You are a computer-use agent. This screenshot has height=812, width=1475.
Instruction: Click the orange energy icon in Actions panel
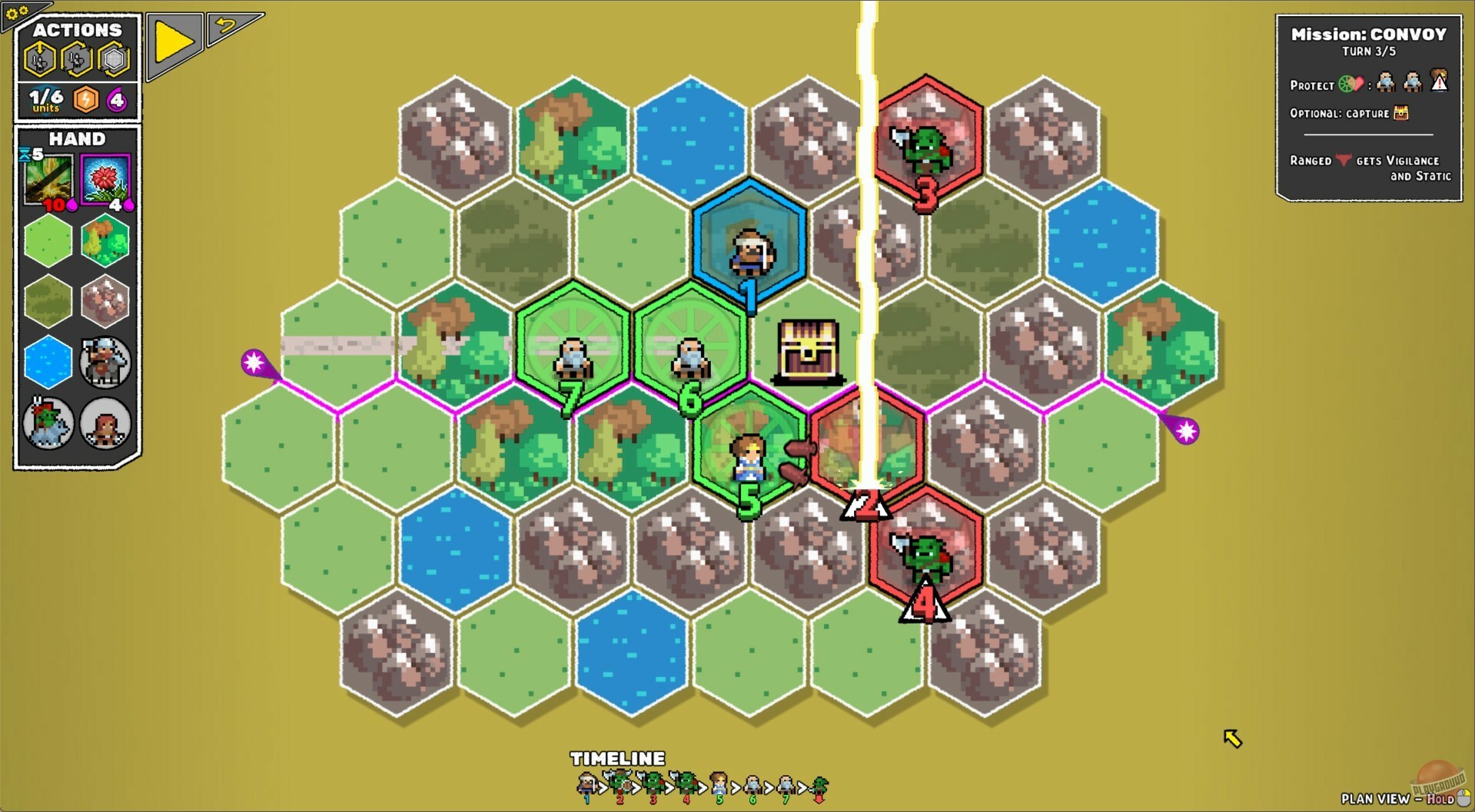[x=85, y=100]
